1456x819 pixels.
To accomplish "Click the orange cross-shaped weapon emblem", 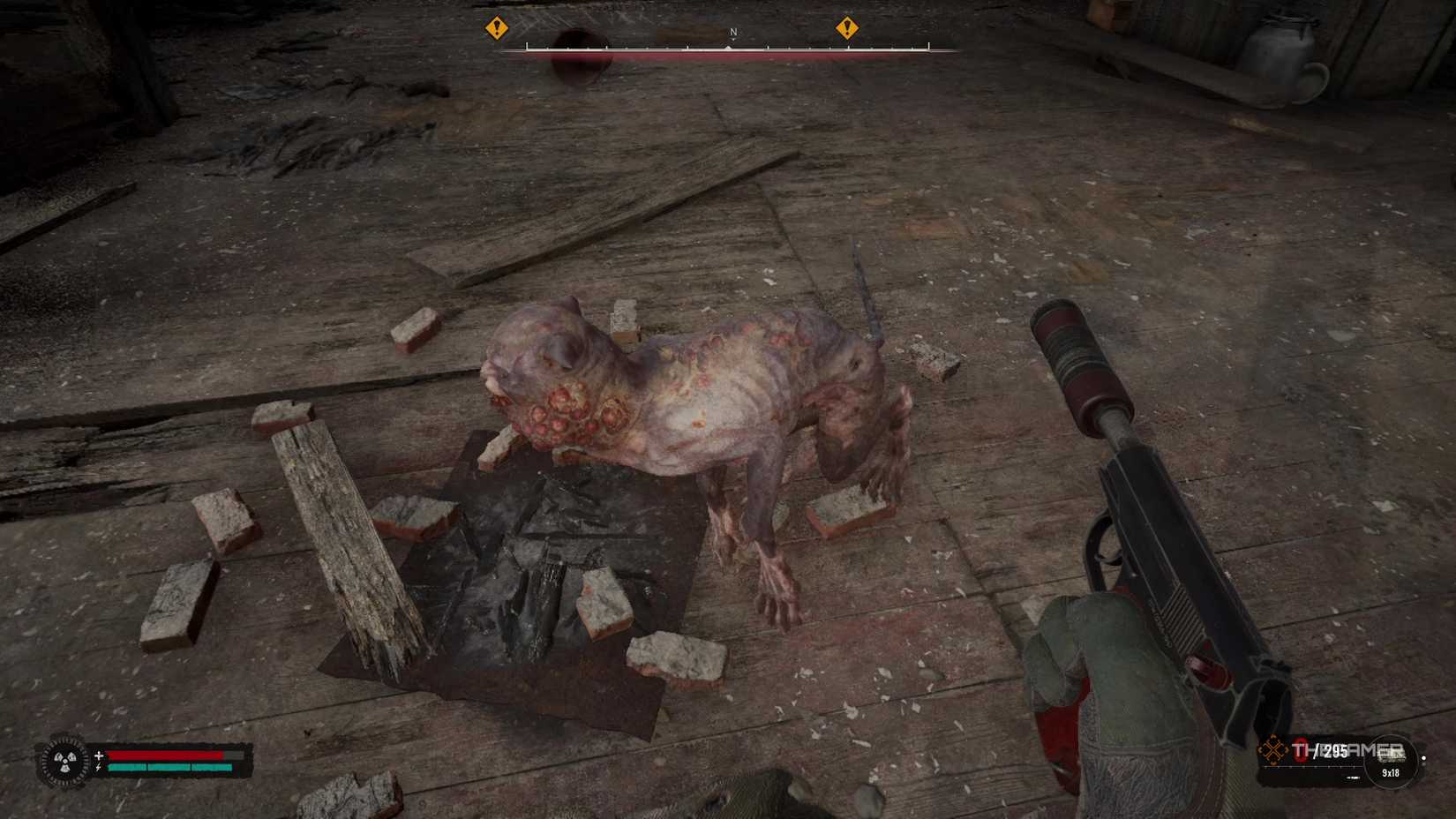I will [1273, 749].
